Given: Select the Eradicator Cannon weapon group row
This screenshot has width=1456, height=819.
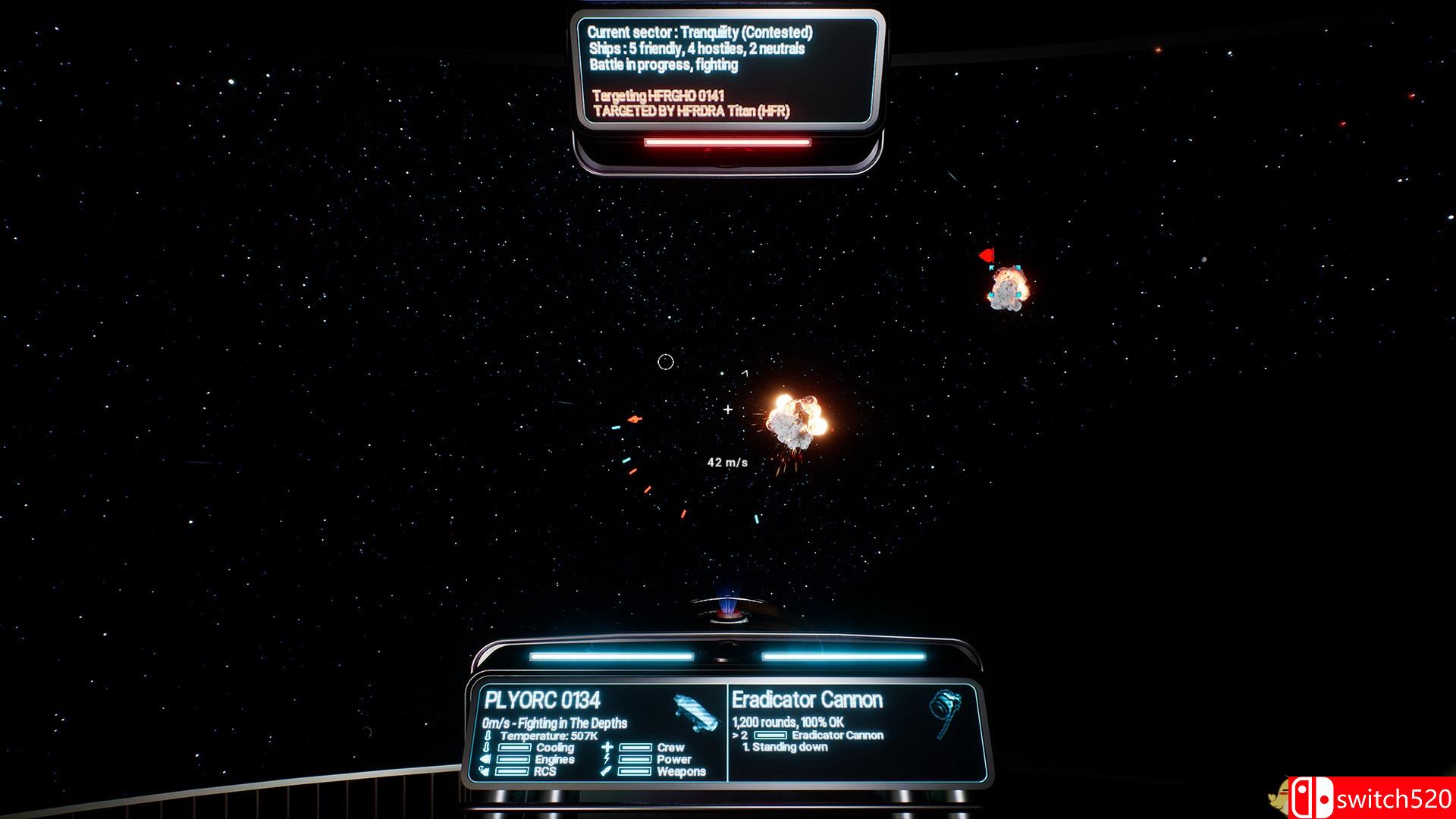Looking at the screenshot, I should click(808, 735).
